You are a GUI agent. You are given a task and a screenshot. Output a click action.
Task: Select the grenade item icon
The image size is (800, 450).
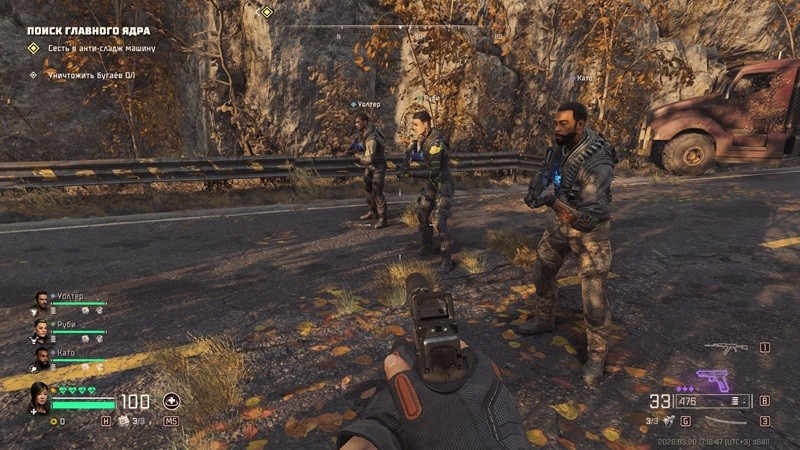pos(669,421)
